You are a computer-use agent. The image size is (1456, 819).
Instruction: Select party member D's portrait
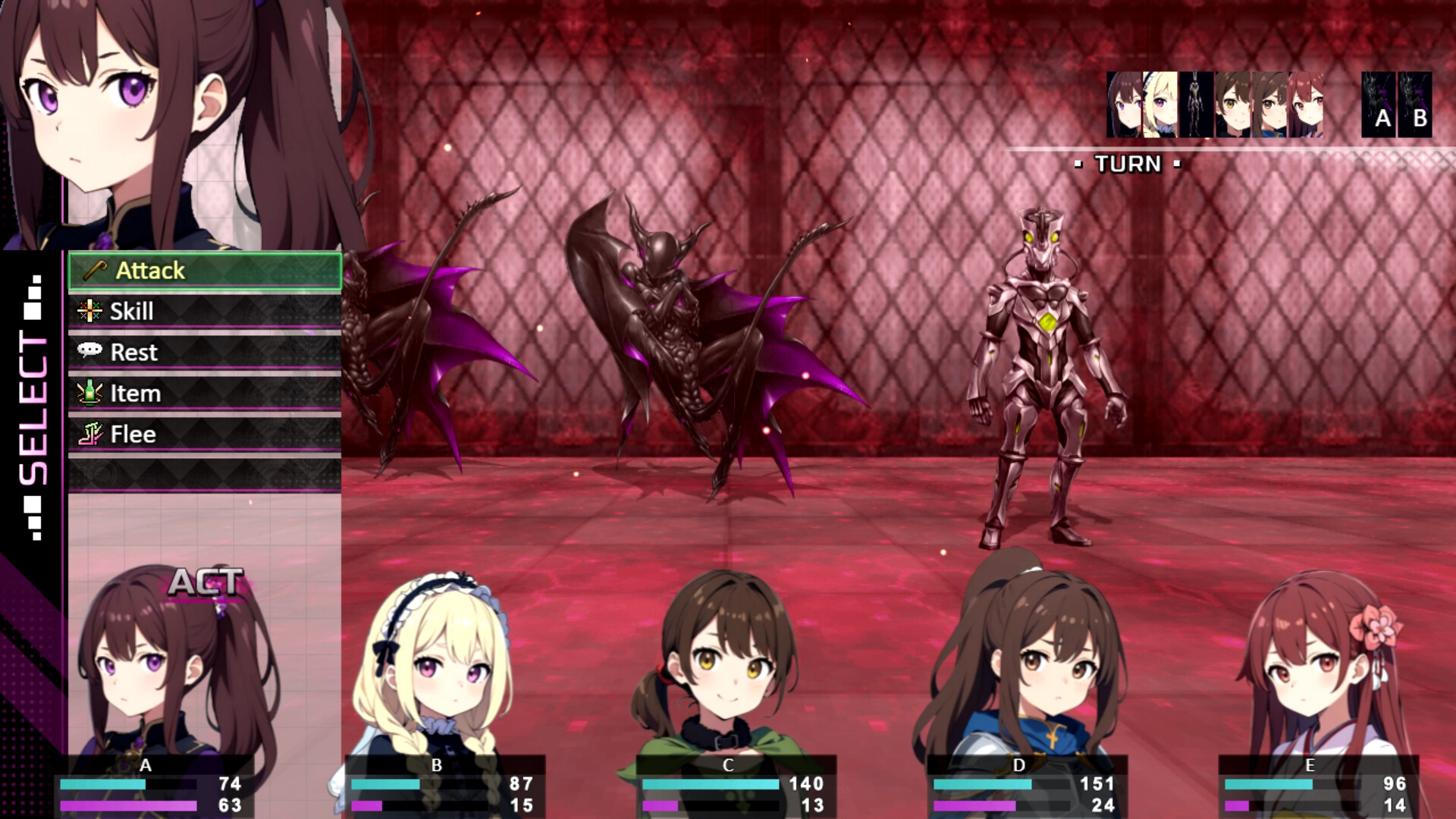click(x=1020, y=667)
